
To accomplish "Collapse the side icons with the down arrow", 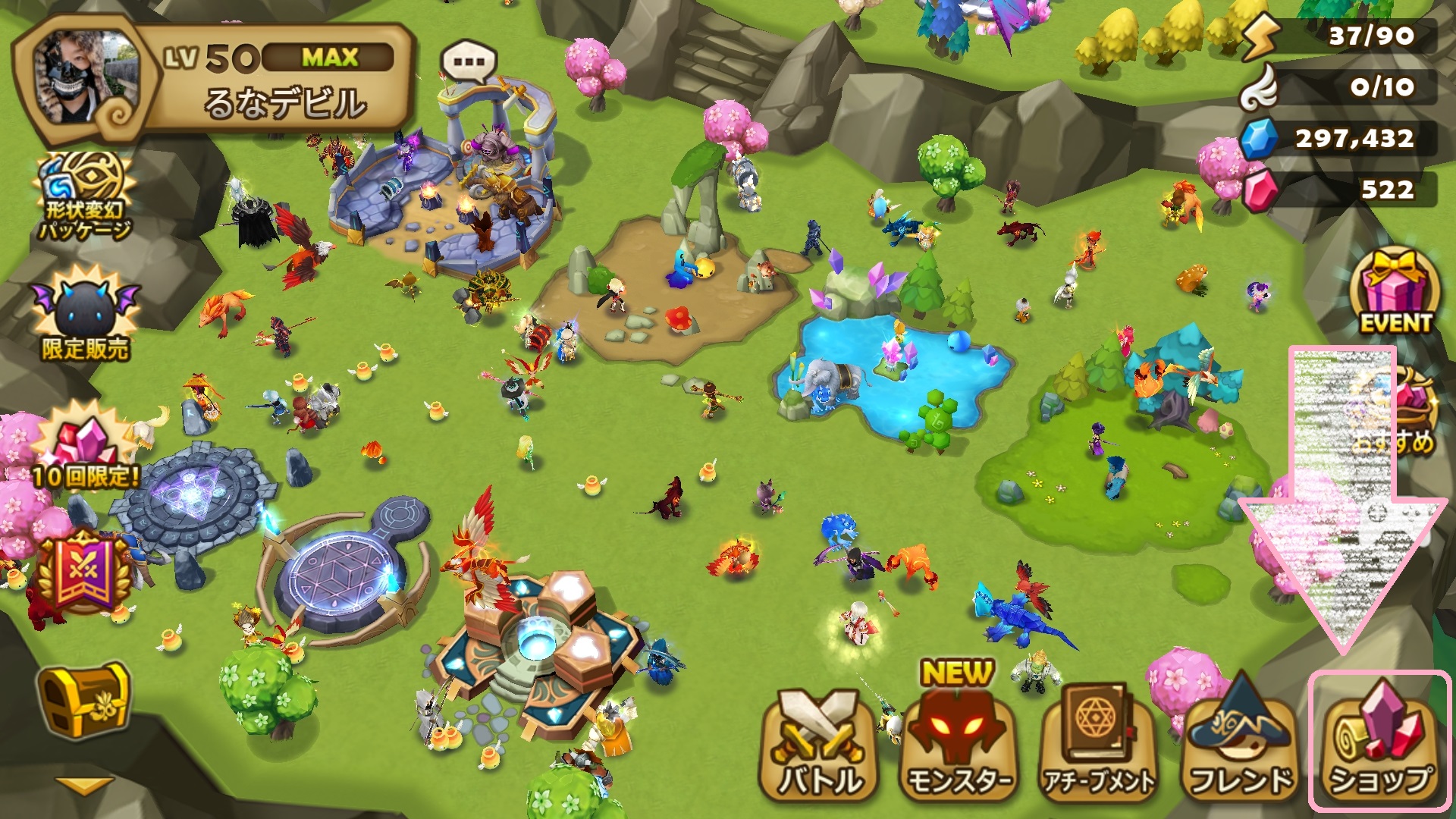I will (83, 785).
